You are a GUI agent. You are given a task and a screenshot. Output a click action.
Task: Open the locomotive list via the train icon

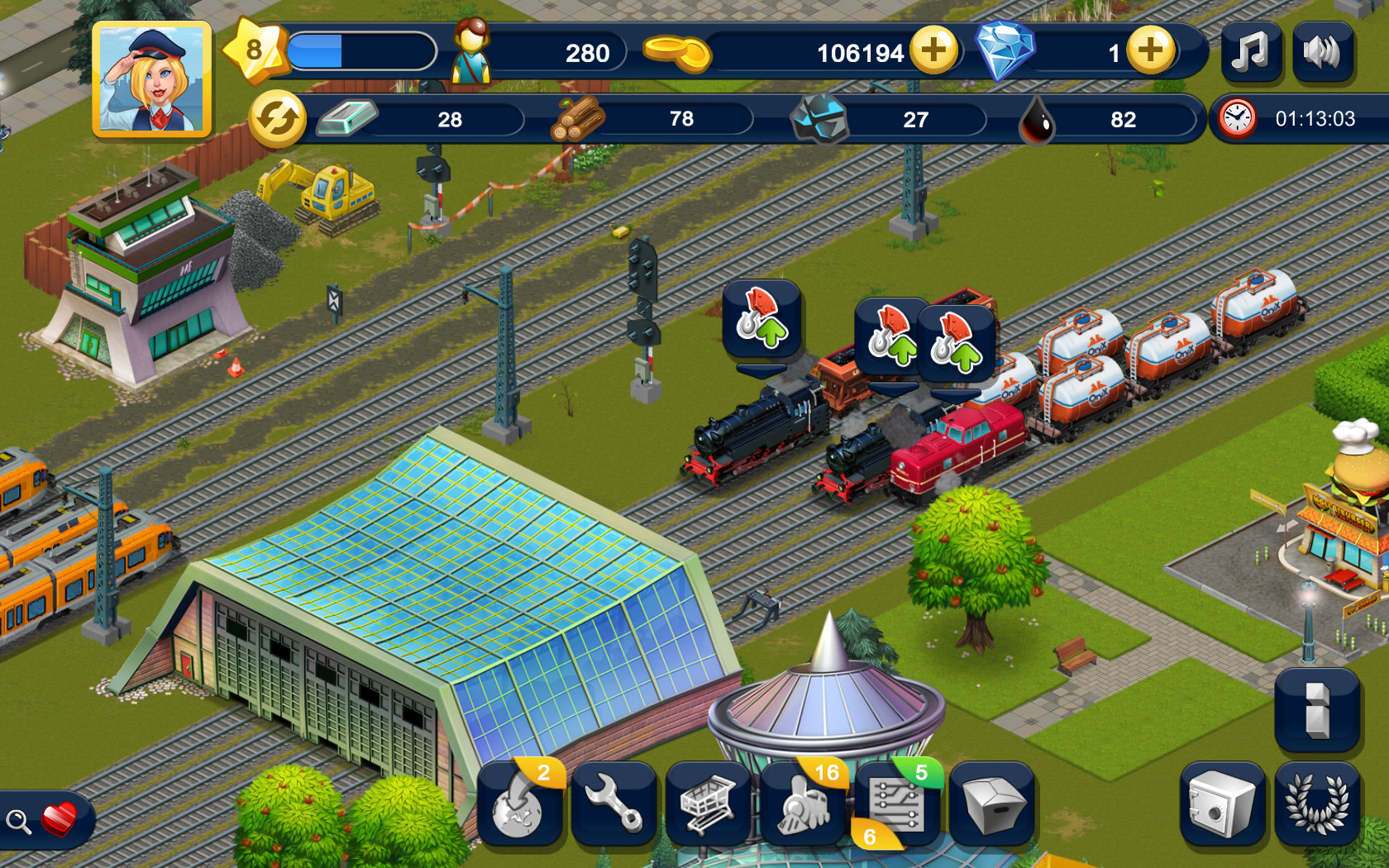coord(803,806)
